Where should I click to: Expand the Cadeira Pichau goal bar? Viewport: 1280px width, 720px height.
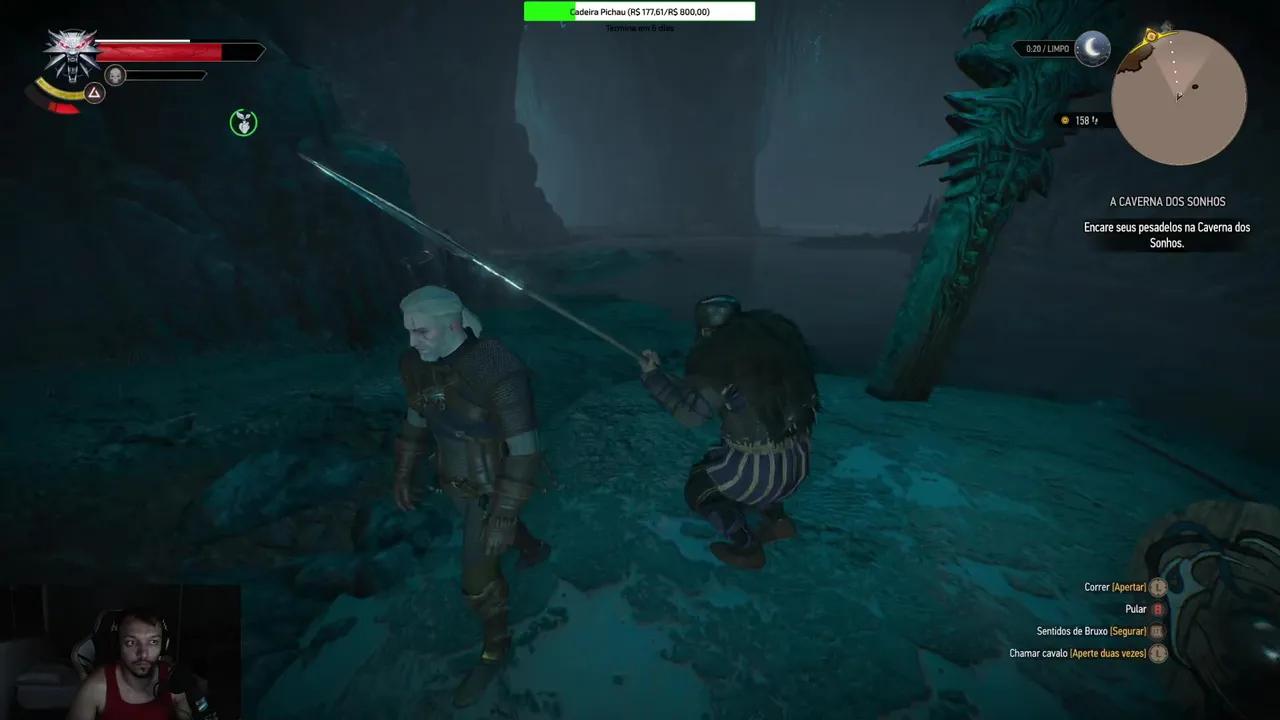(640, 11)
